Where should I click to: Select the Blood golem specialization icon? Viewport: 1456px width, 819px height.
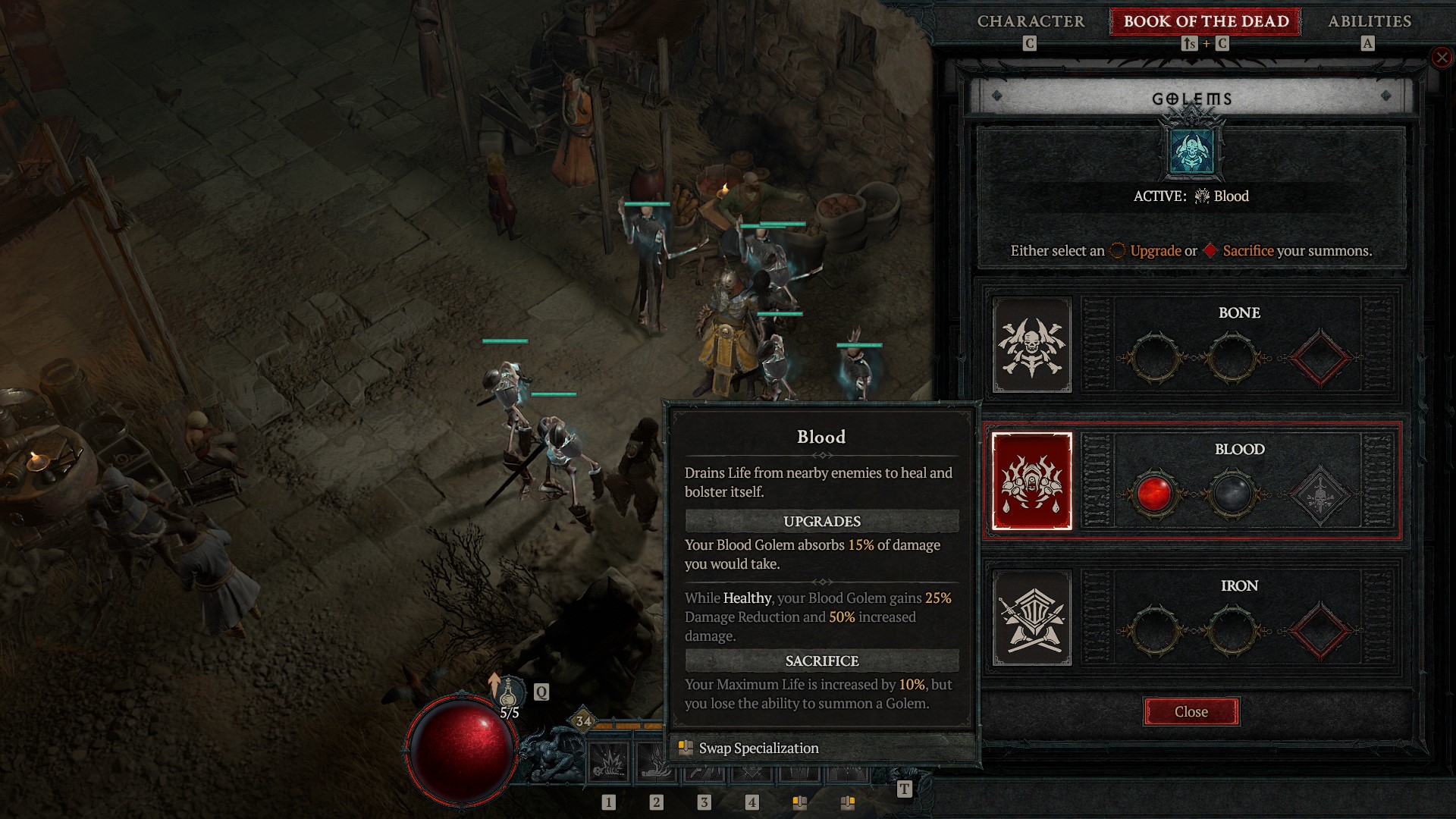(1032, 482)
